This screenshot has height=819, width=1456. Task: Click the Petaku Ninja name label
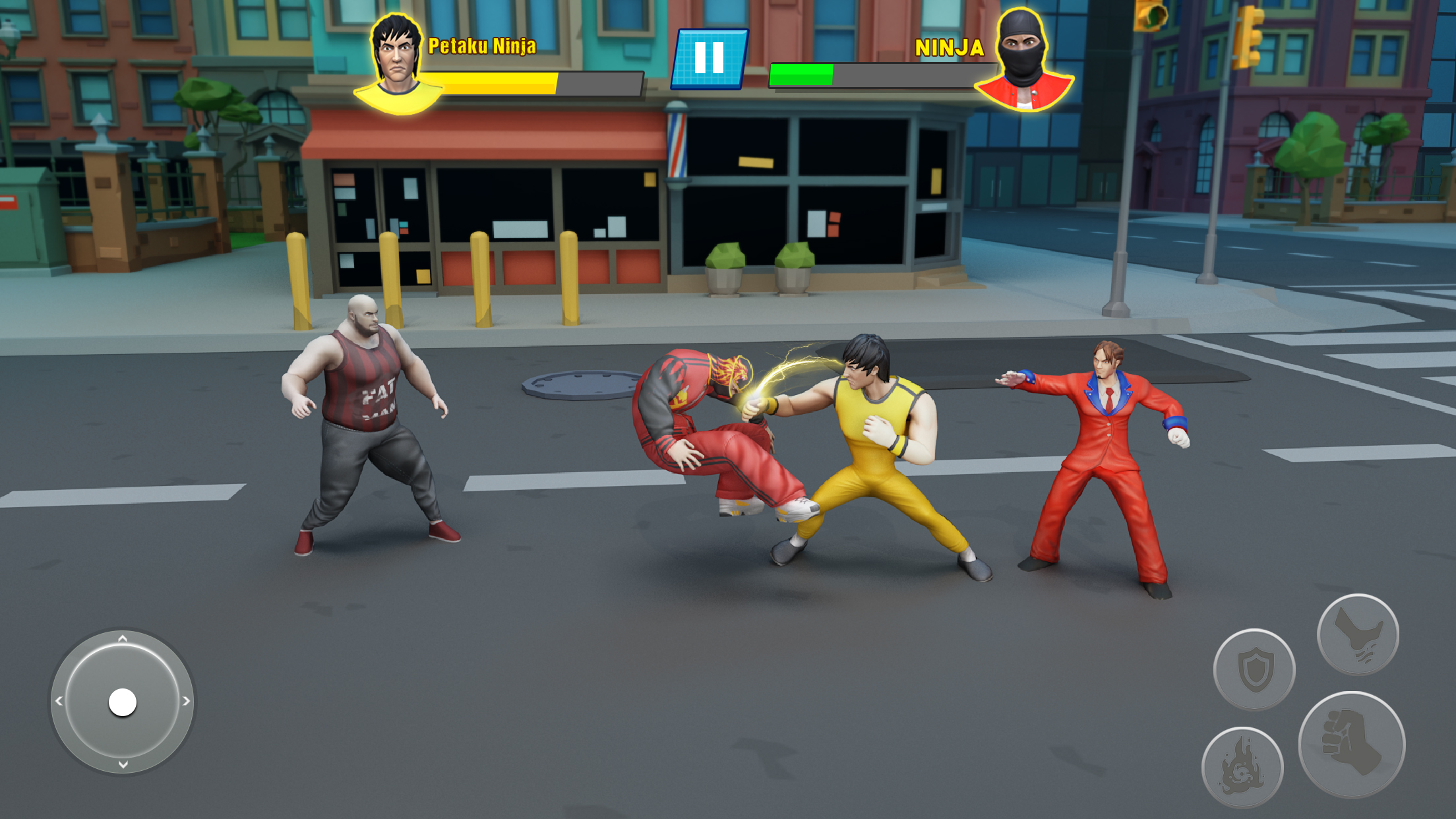(481, 46)
